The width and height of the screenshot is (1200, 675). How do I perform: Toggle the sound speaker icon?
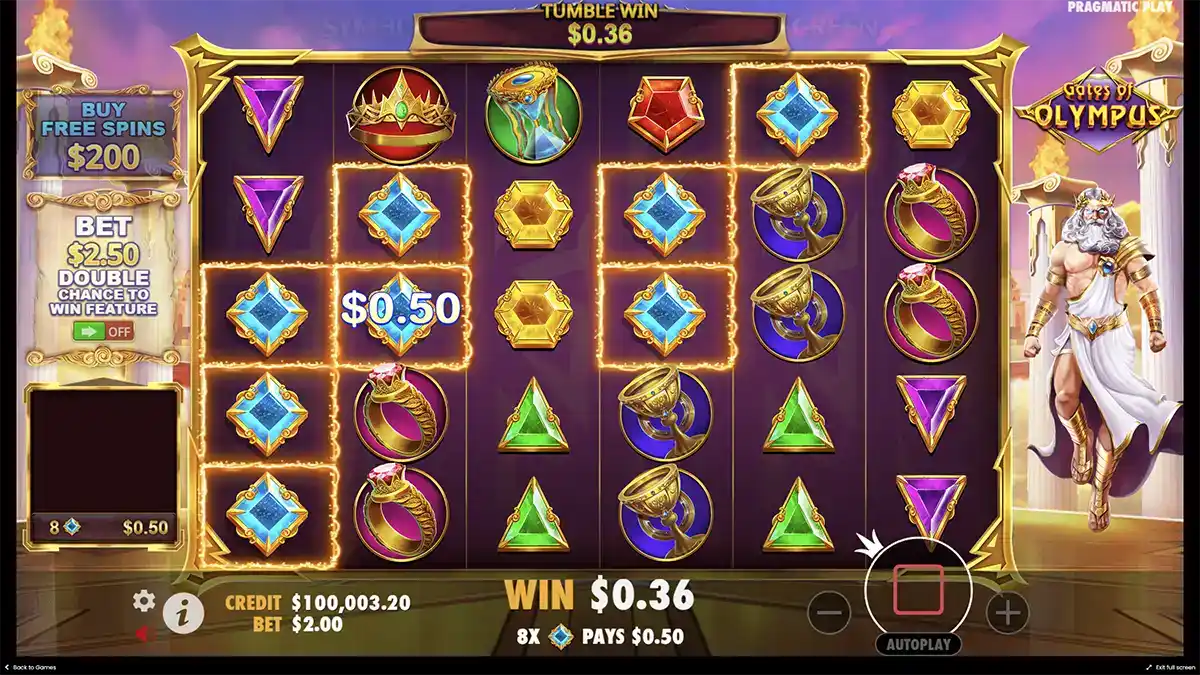coord(144,633)
